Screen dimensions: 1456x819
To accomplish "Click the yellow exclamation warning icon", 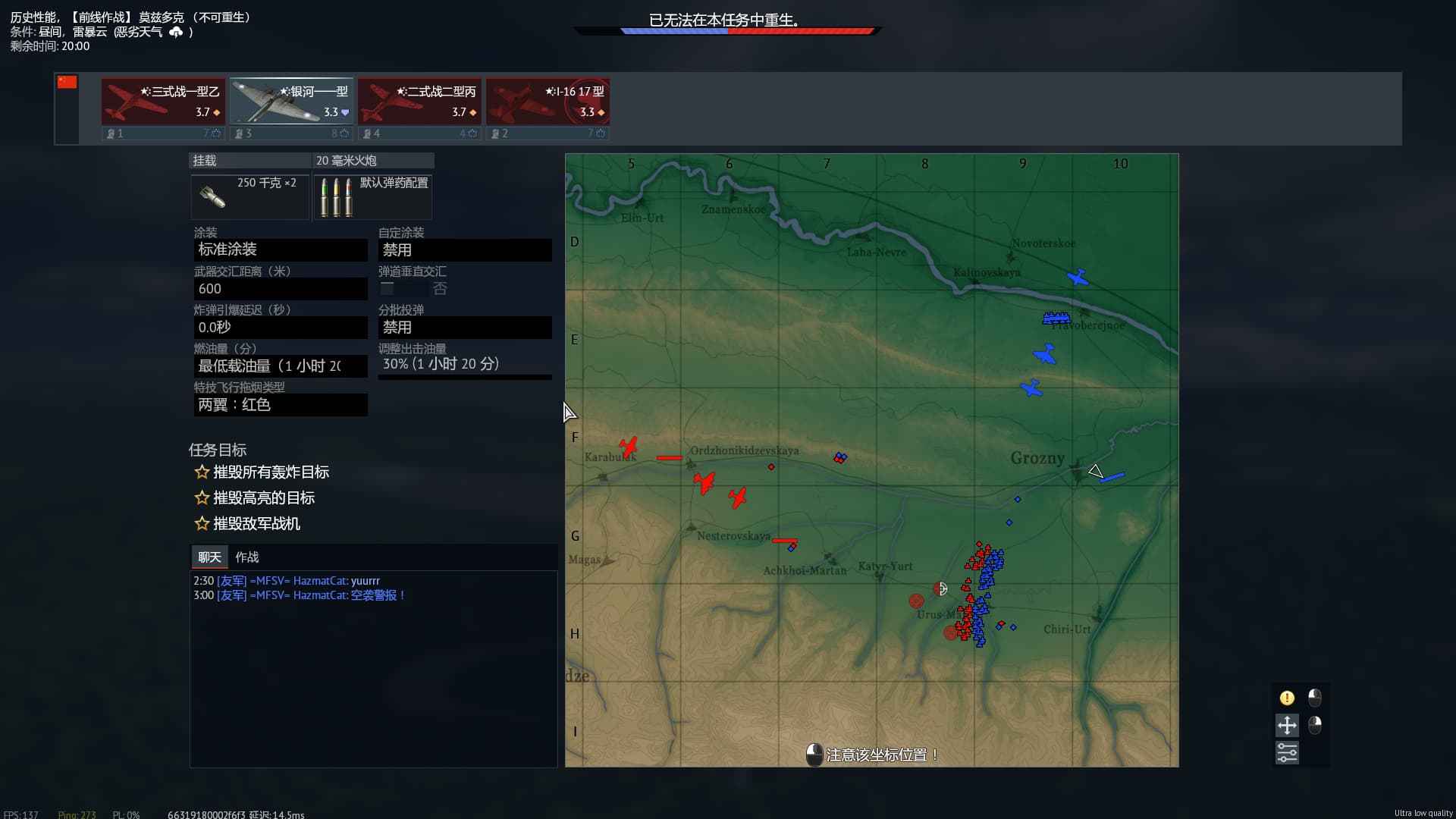I will pyautogui.click(x=1287, y=698).
